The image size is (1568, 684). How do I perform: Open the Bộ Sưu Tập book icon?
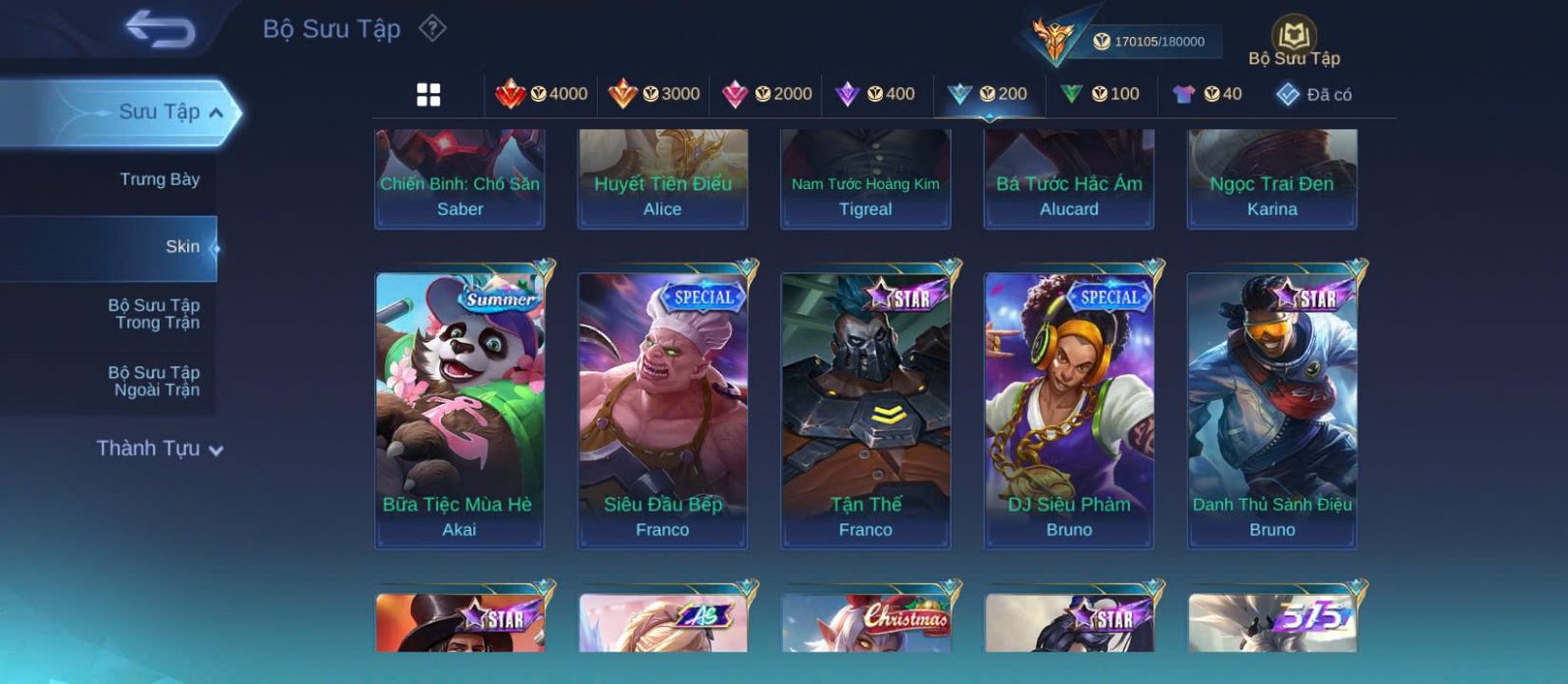point(1294,37)
